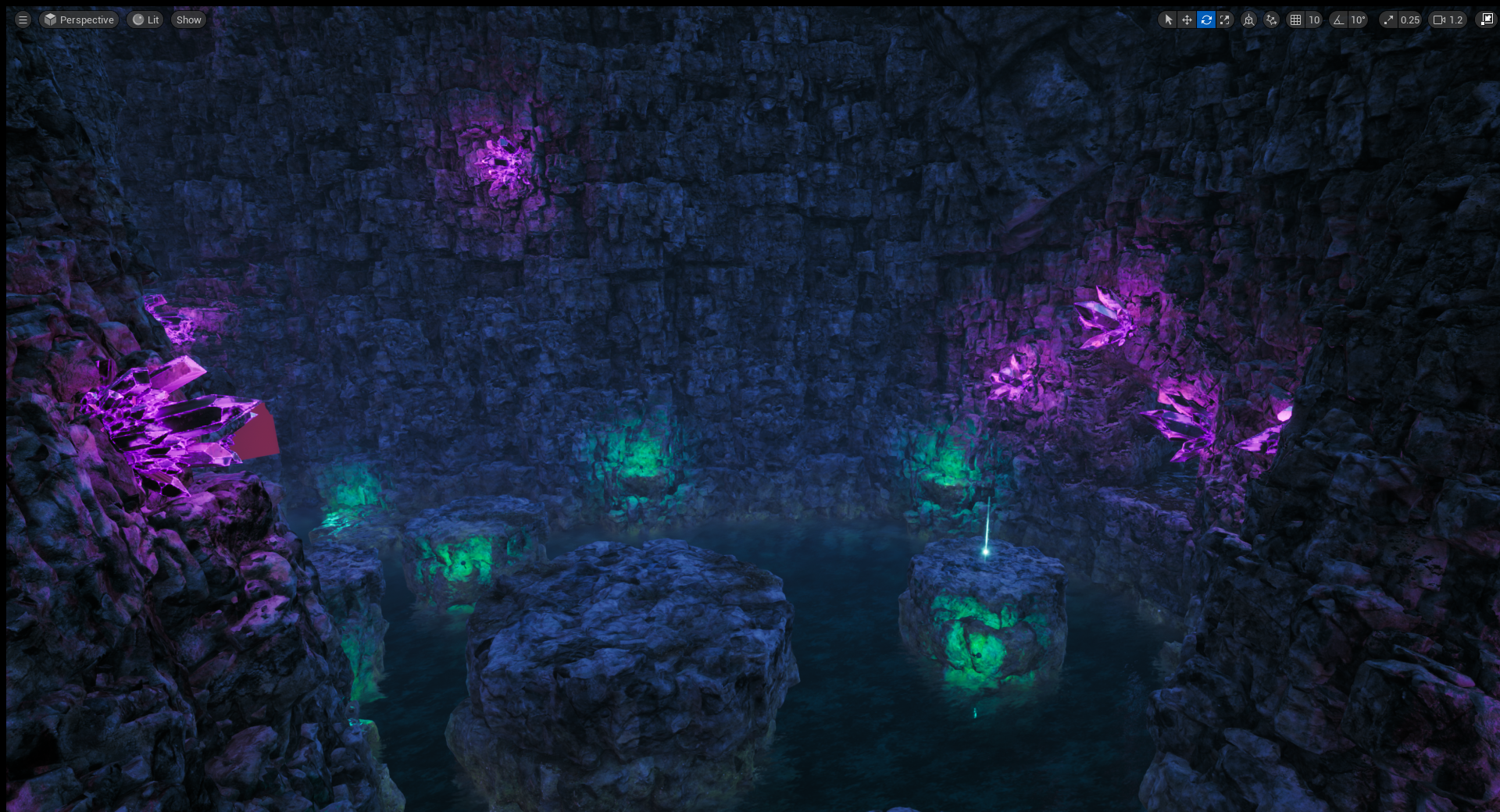Open the 0.25 scale snap dropdown

click(x=1410, y=20)
